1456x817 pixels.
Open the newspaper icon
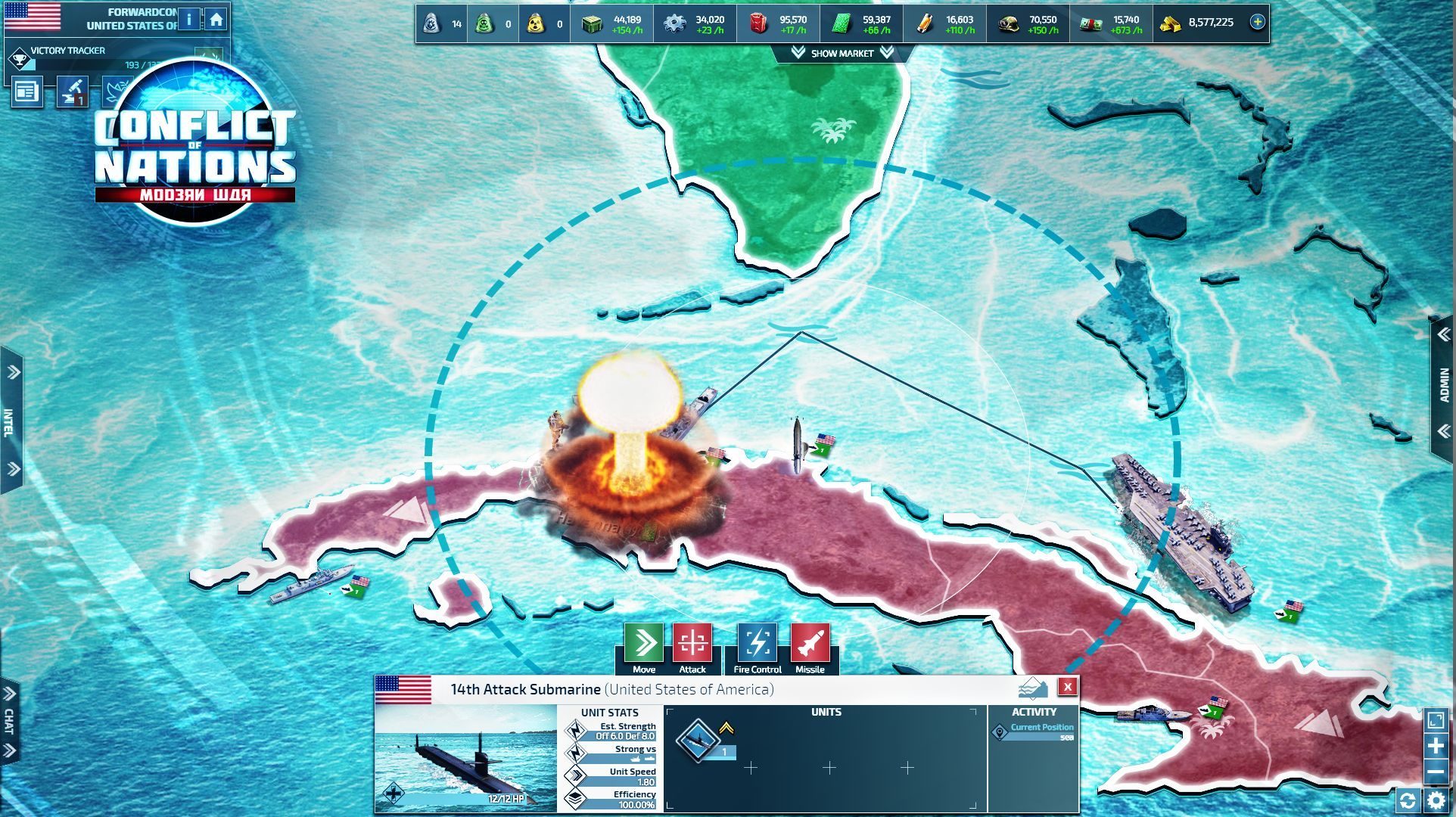pos(26,92)
